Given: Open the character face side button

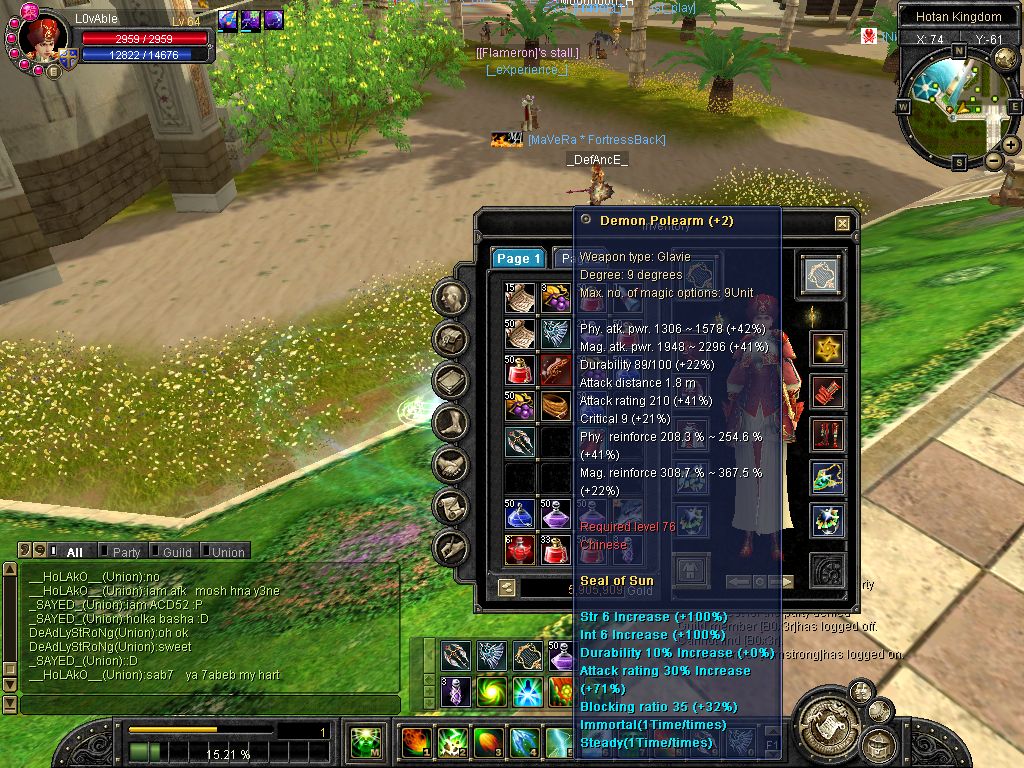Looking at the screenshot, I should pyautogui.click(x=452, y=297).
